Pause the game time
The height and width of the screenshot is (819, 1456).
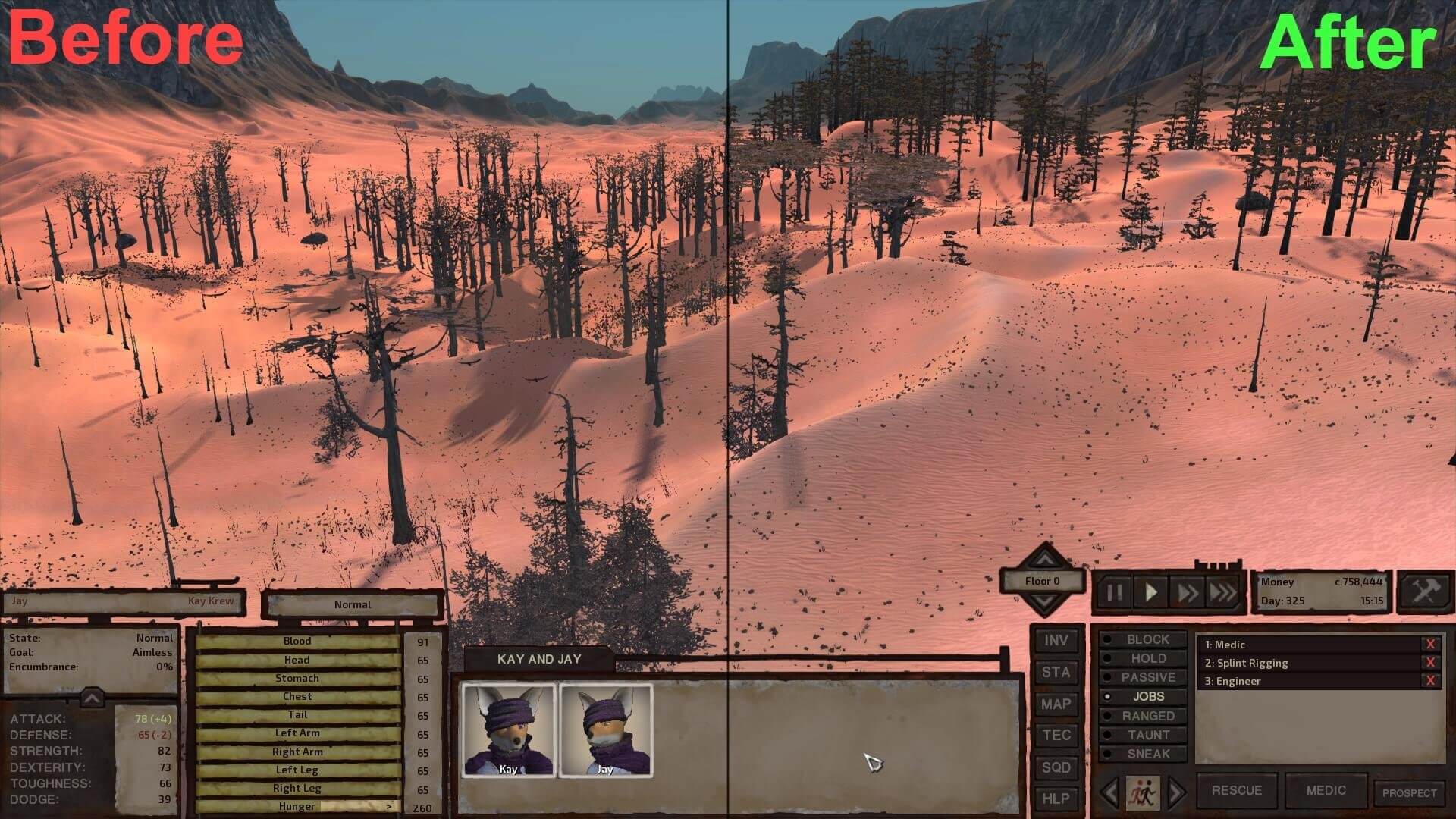(1114, 592)
